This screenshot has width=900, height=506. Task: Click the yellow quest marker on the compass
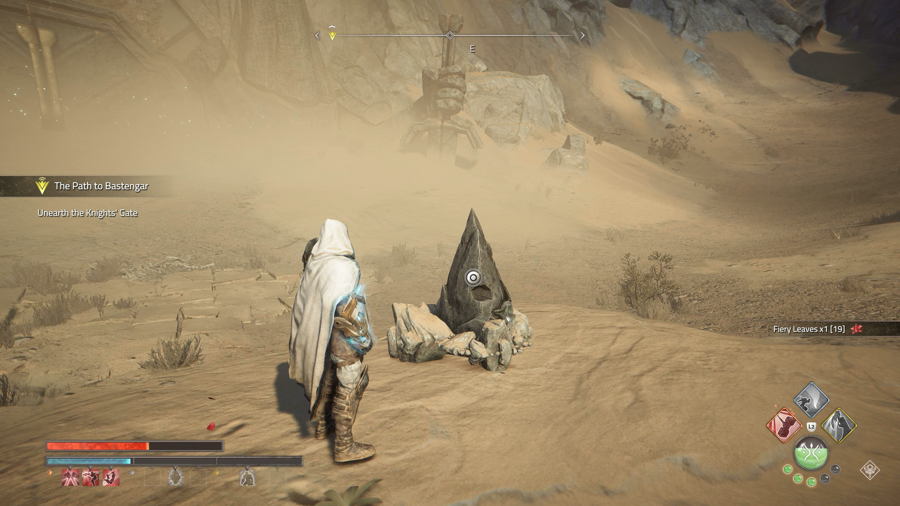[333, 36]
